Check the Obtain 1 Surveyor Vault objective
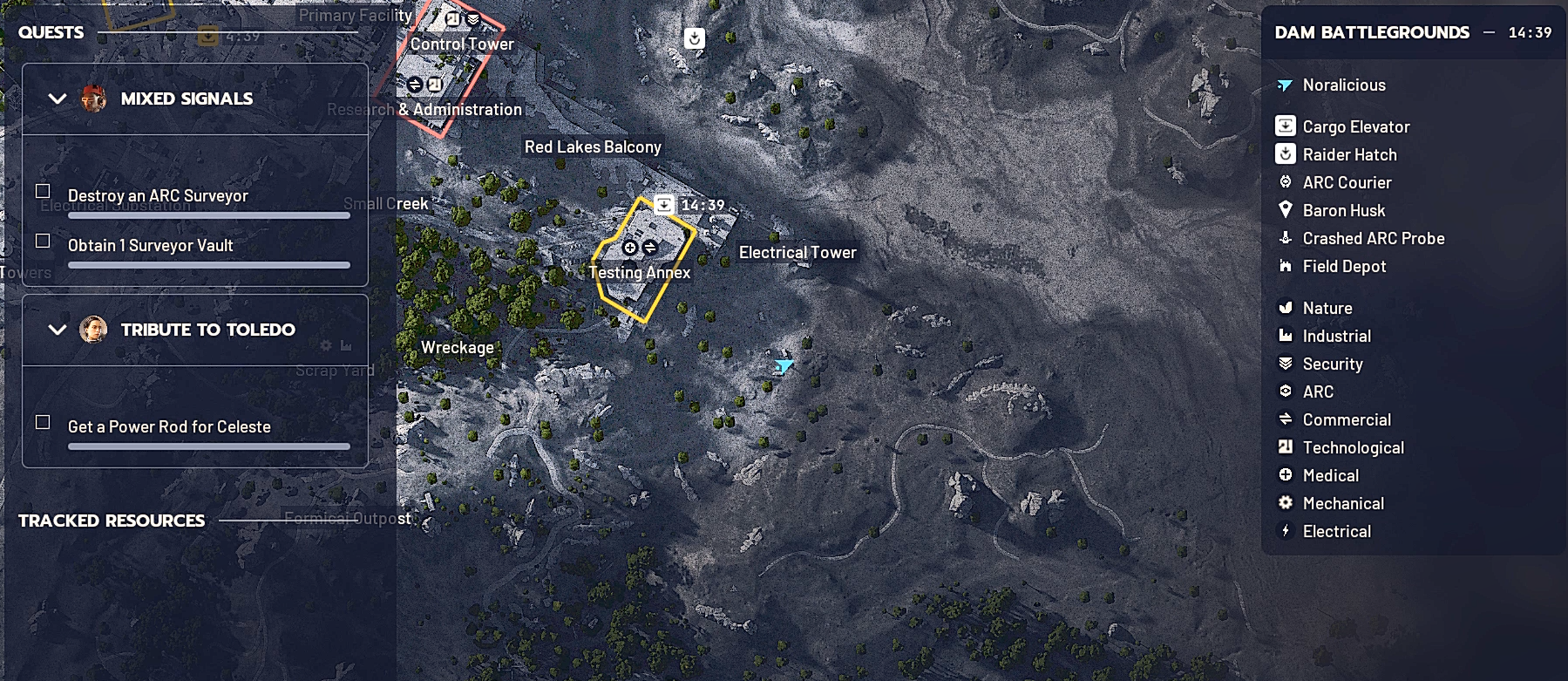1568x681 pixels. 43,241
